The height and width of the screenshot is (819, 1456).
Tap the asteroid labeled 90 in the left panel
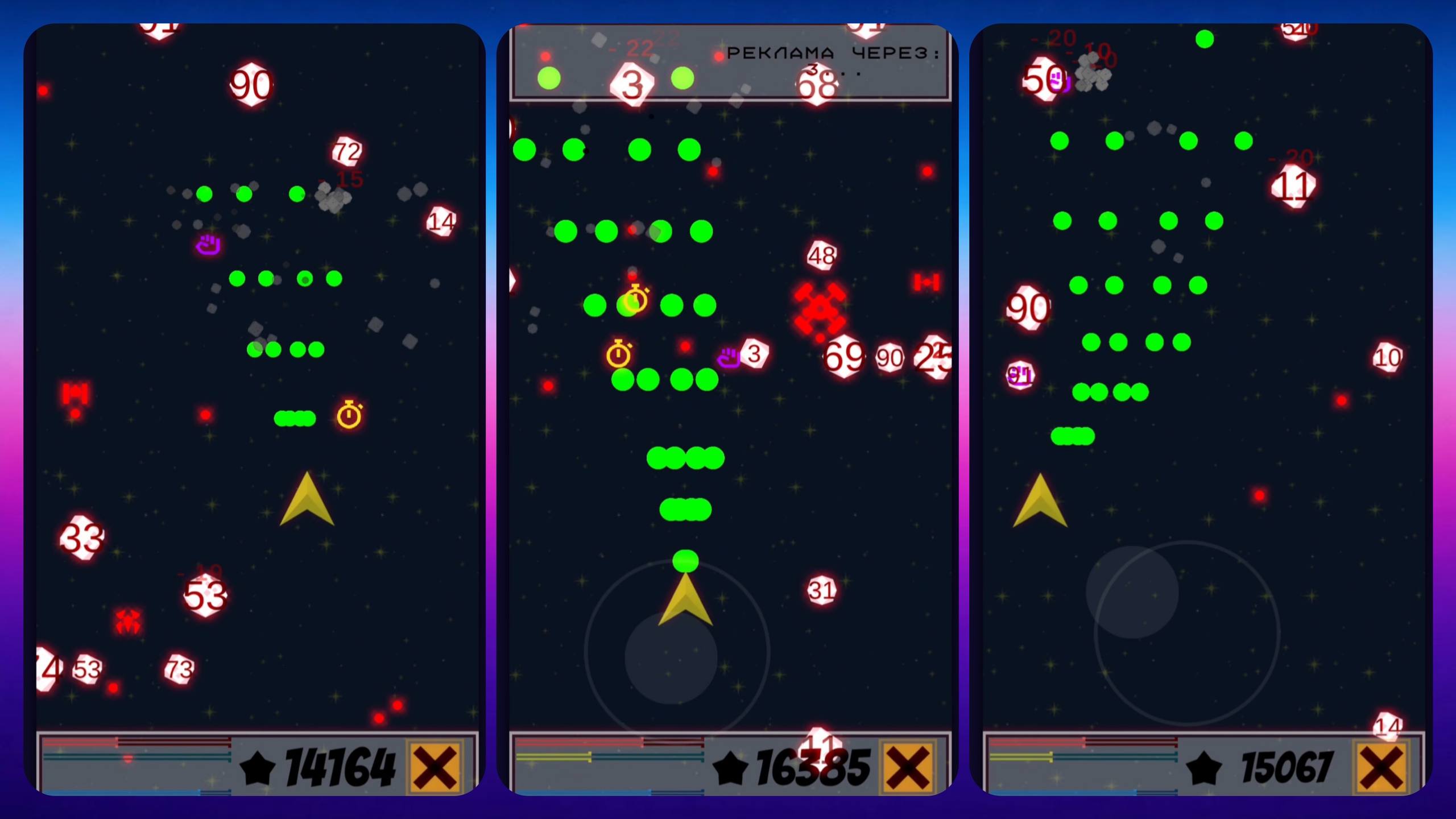coord(250,85)
